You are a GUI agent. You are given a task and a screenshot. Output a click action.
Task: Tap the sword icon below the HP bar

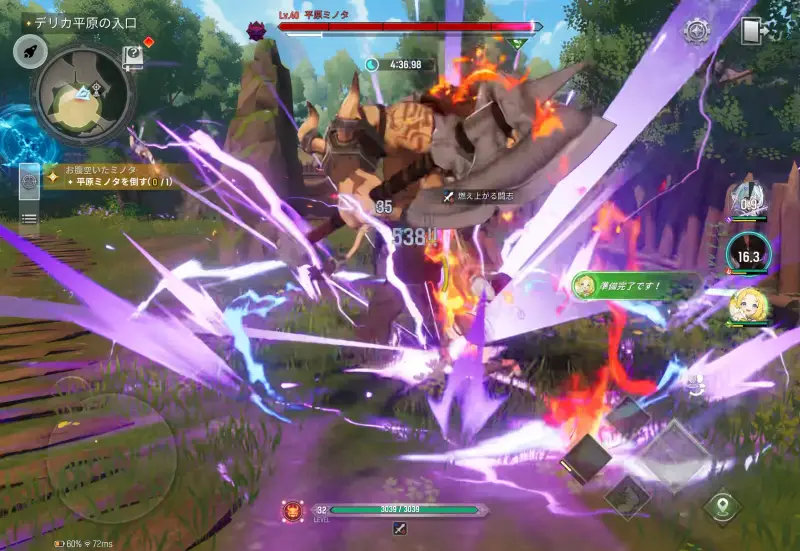[x=400, y=528]
